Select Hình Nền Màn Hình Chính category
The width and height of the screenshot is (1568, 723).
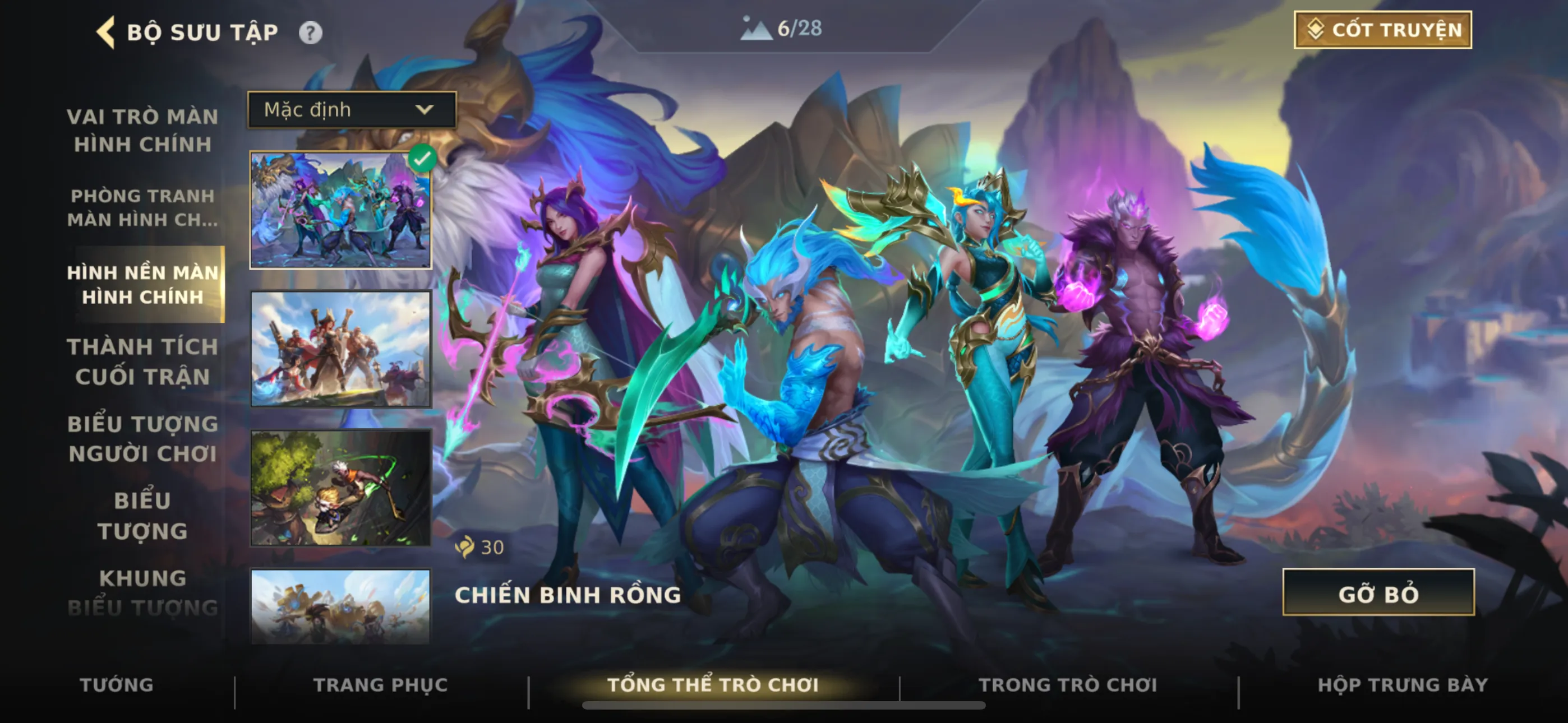(x=142, y=284)
